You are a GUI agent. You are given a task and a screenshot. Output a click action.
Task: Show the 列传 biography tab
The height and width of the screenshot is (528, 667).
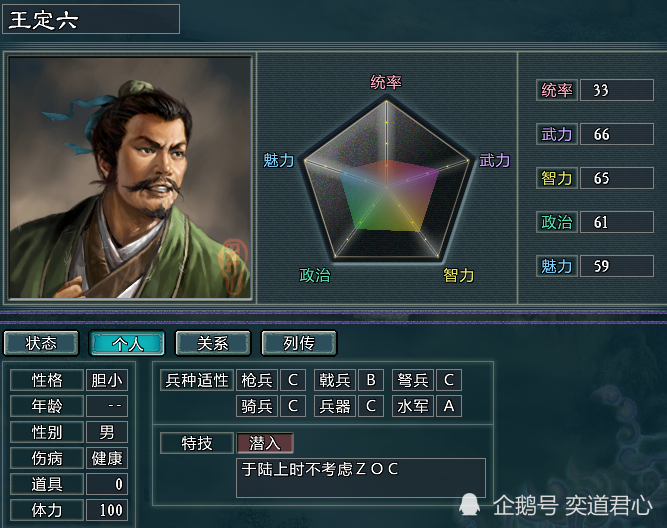(x=299, y=343)
